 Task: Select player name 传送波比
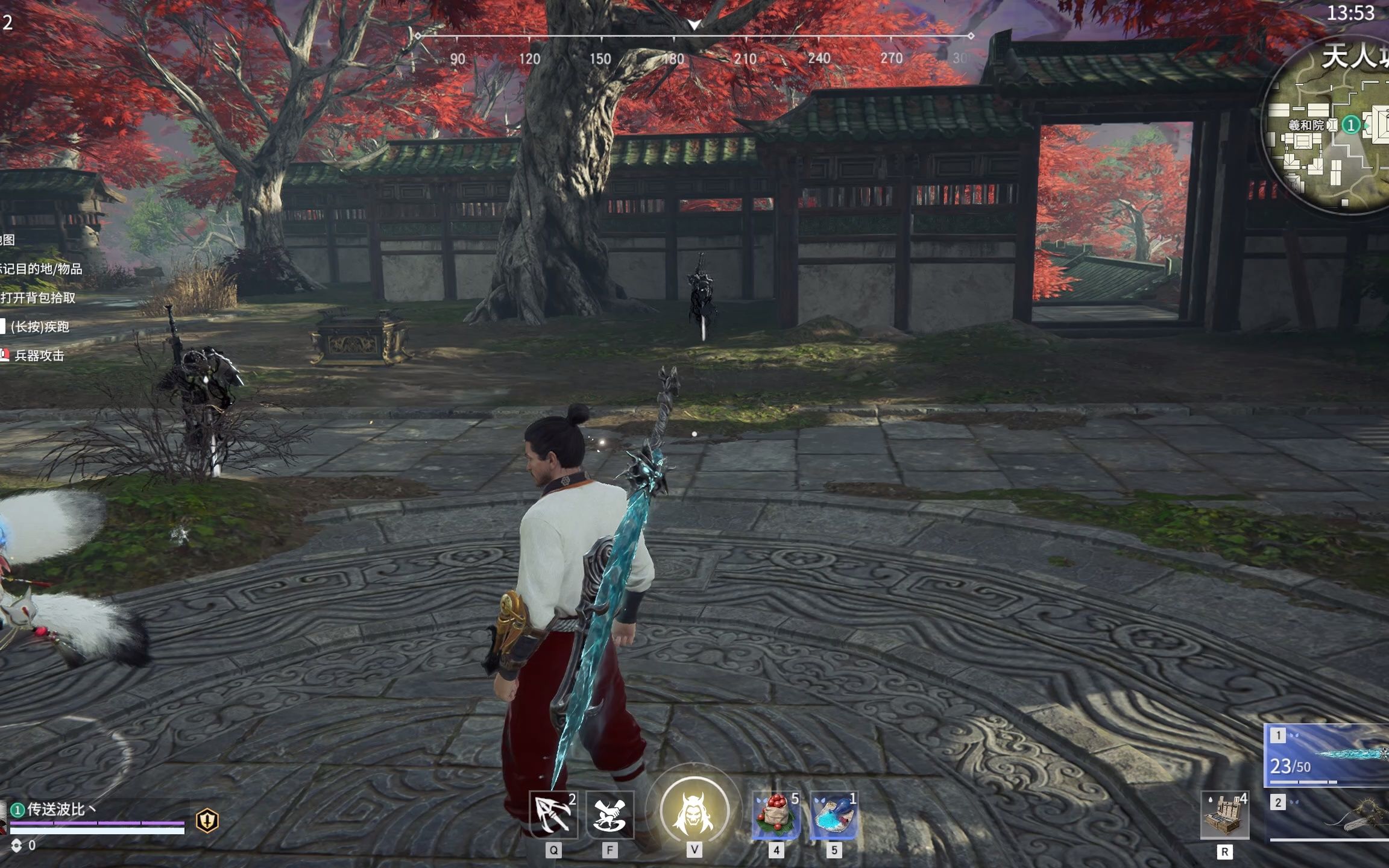pyautogui.click(x=57, y=809)
